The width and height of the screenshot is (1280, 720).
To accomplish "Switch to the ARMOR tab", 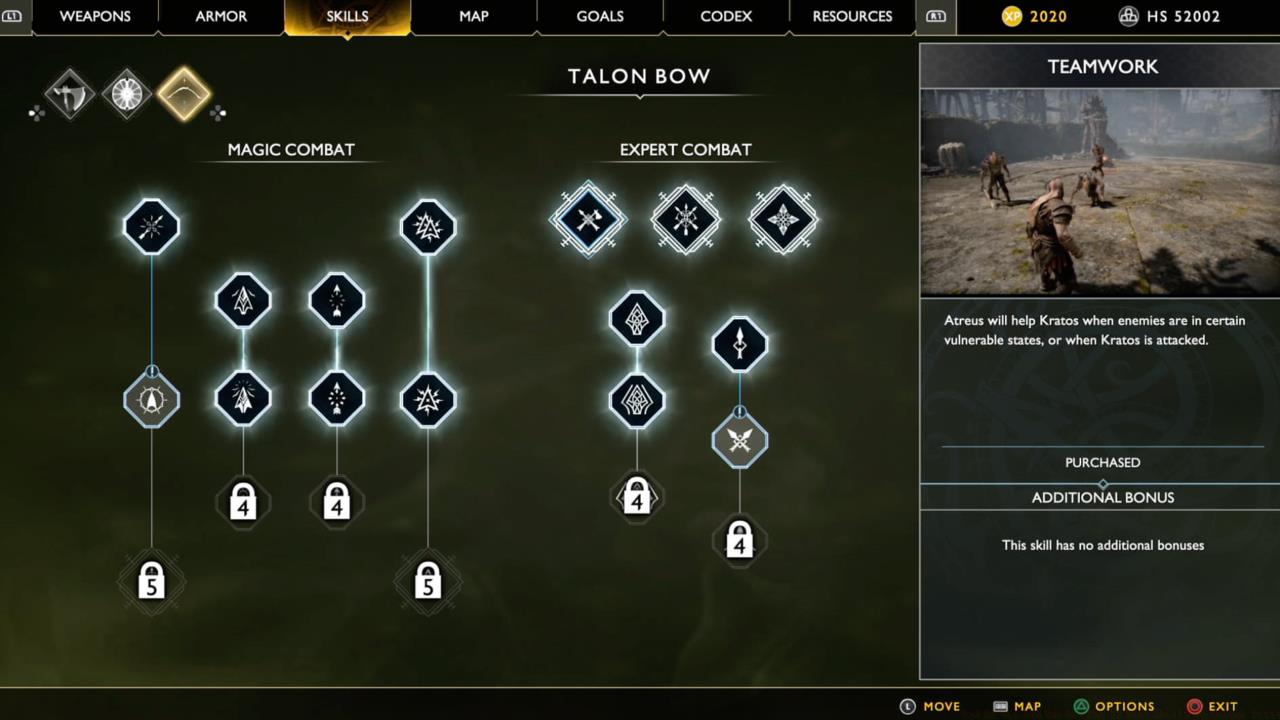I will point(221,16).
